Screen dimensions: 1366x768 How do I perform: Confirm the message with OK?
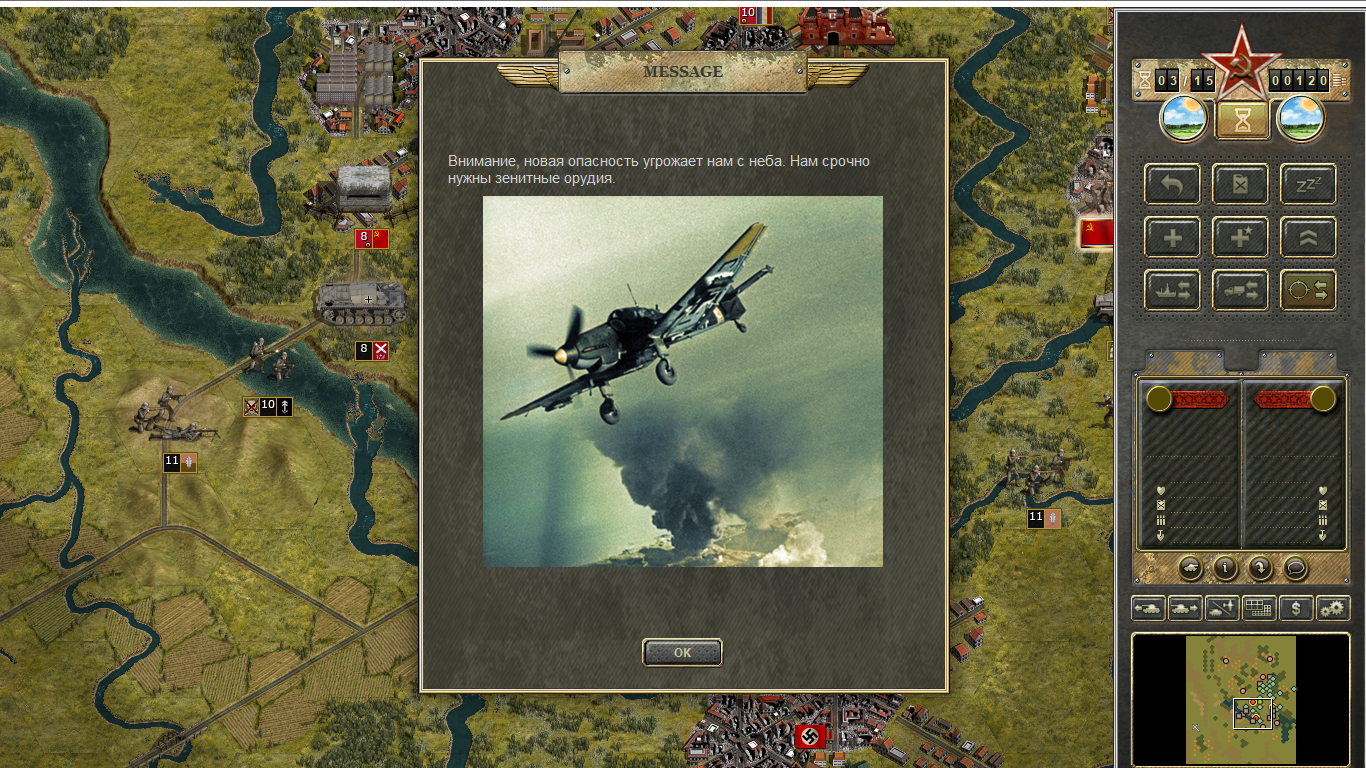point(682,652)
